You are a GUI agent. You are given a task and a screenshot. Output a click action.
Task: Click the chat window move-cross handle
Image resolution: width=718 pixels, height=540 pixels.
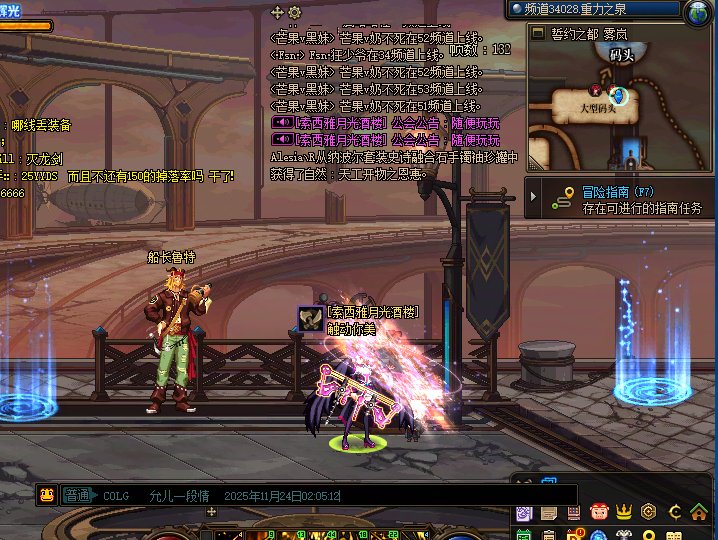pos(278,12)
